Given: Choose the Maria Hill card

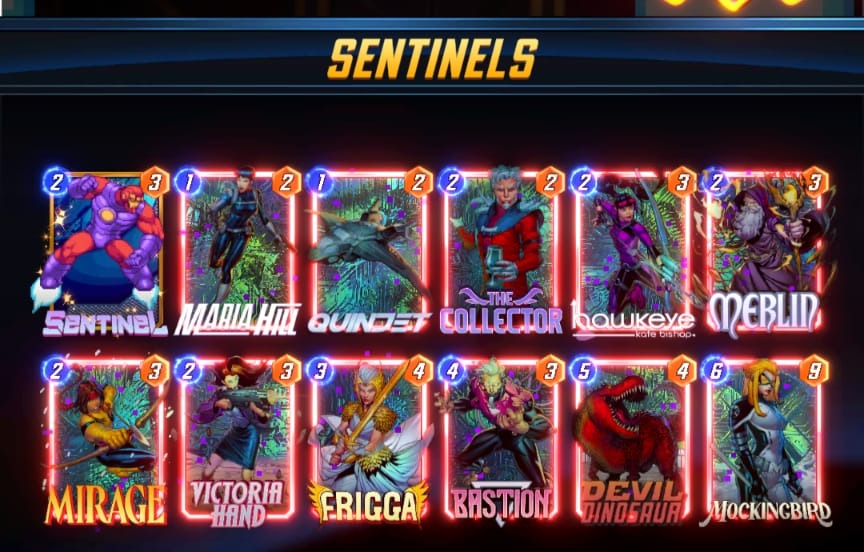Looking at the screenshot, I should click(238, 250).
